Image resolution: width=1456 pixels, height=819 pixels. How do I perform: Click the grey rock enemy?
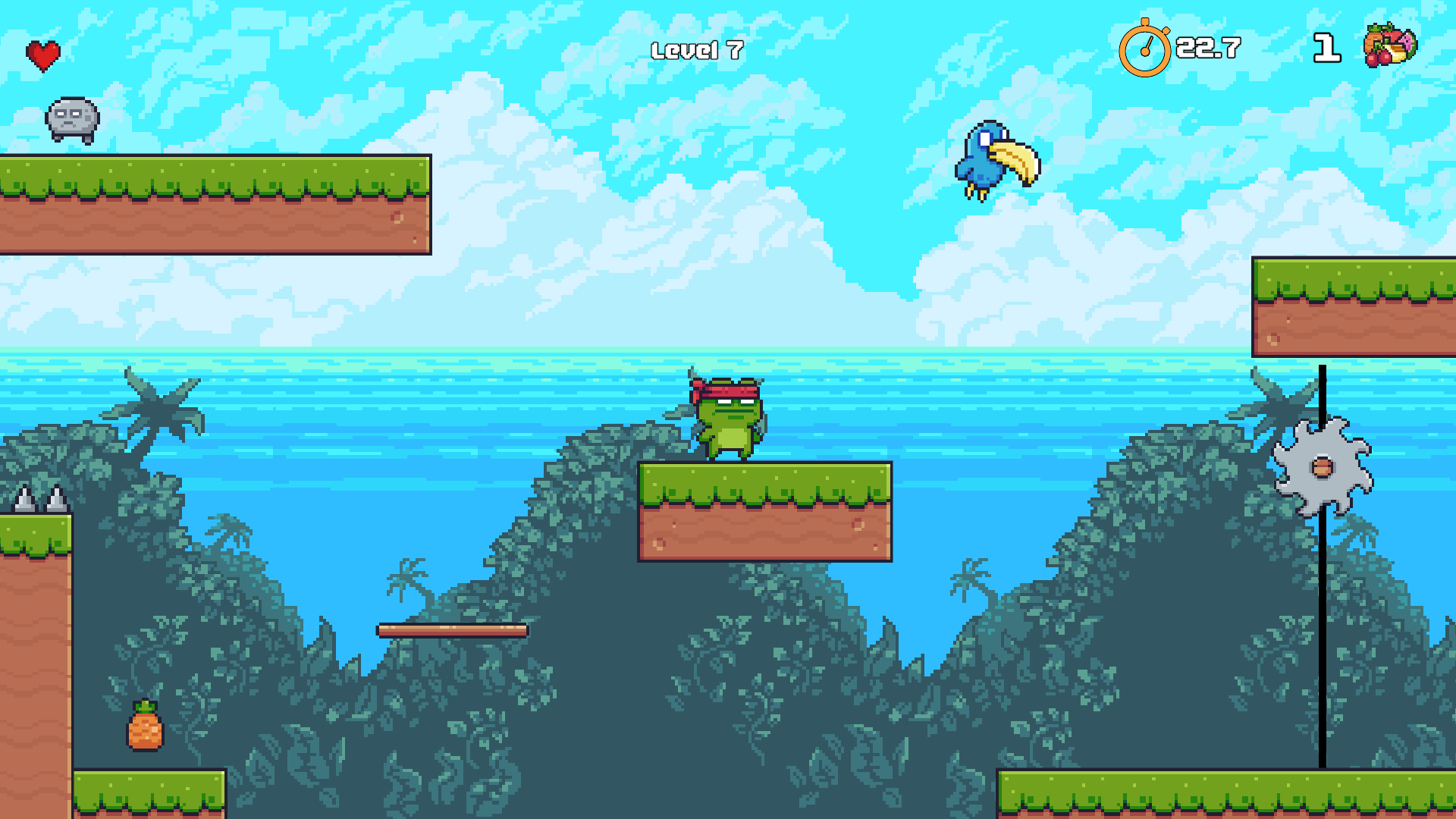click(72, 120)
